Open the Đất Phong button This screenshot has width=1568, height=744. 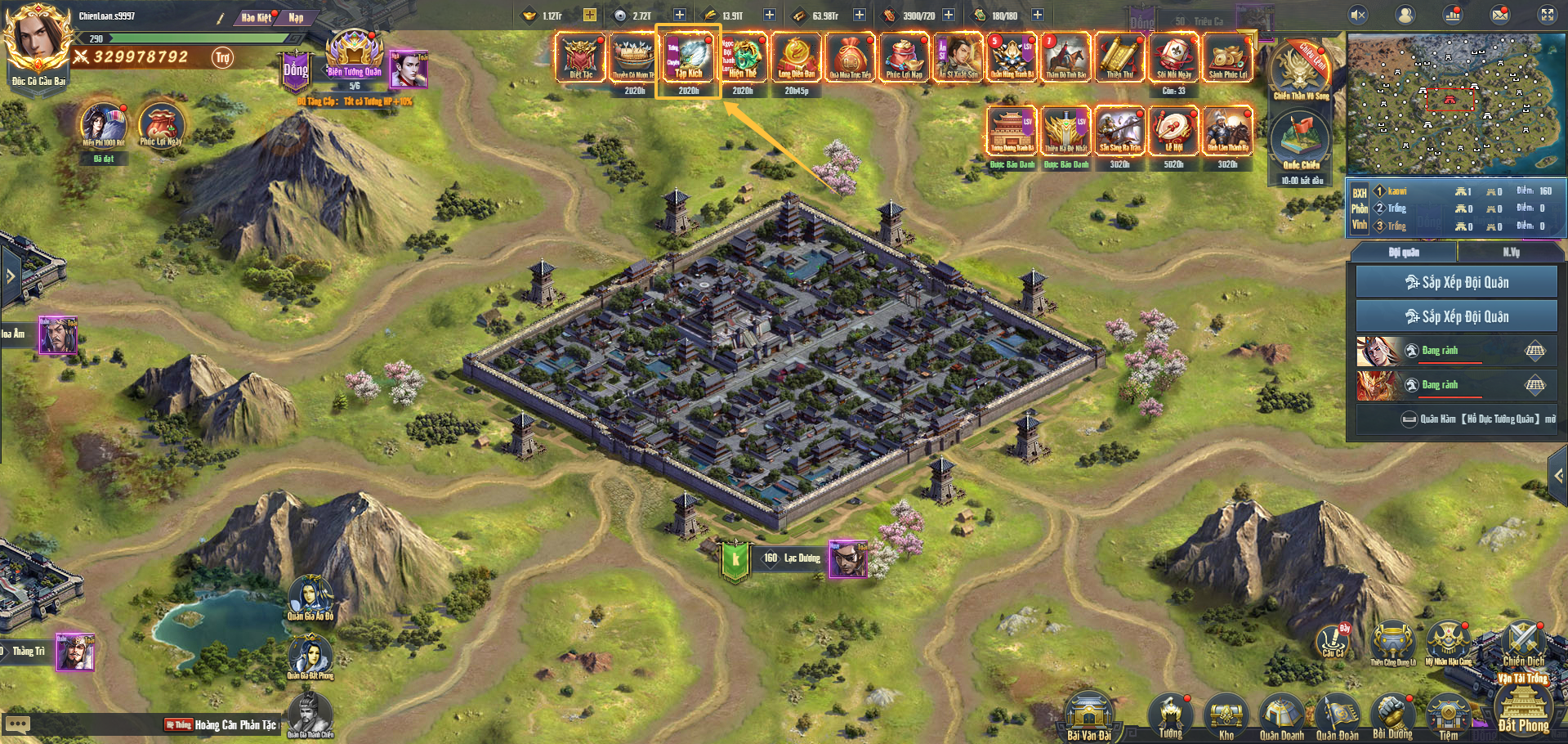[1523, 710]
